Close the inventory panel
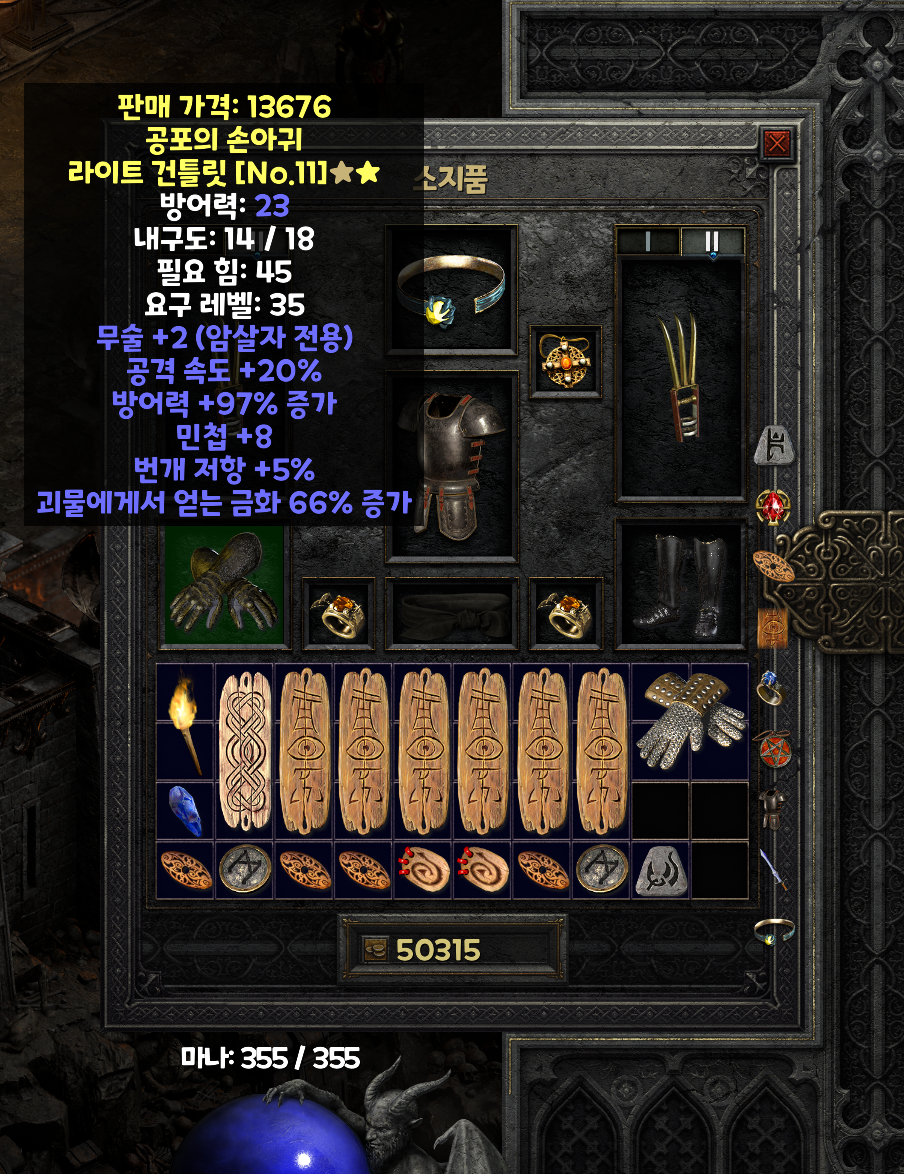 point(776,145)
